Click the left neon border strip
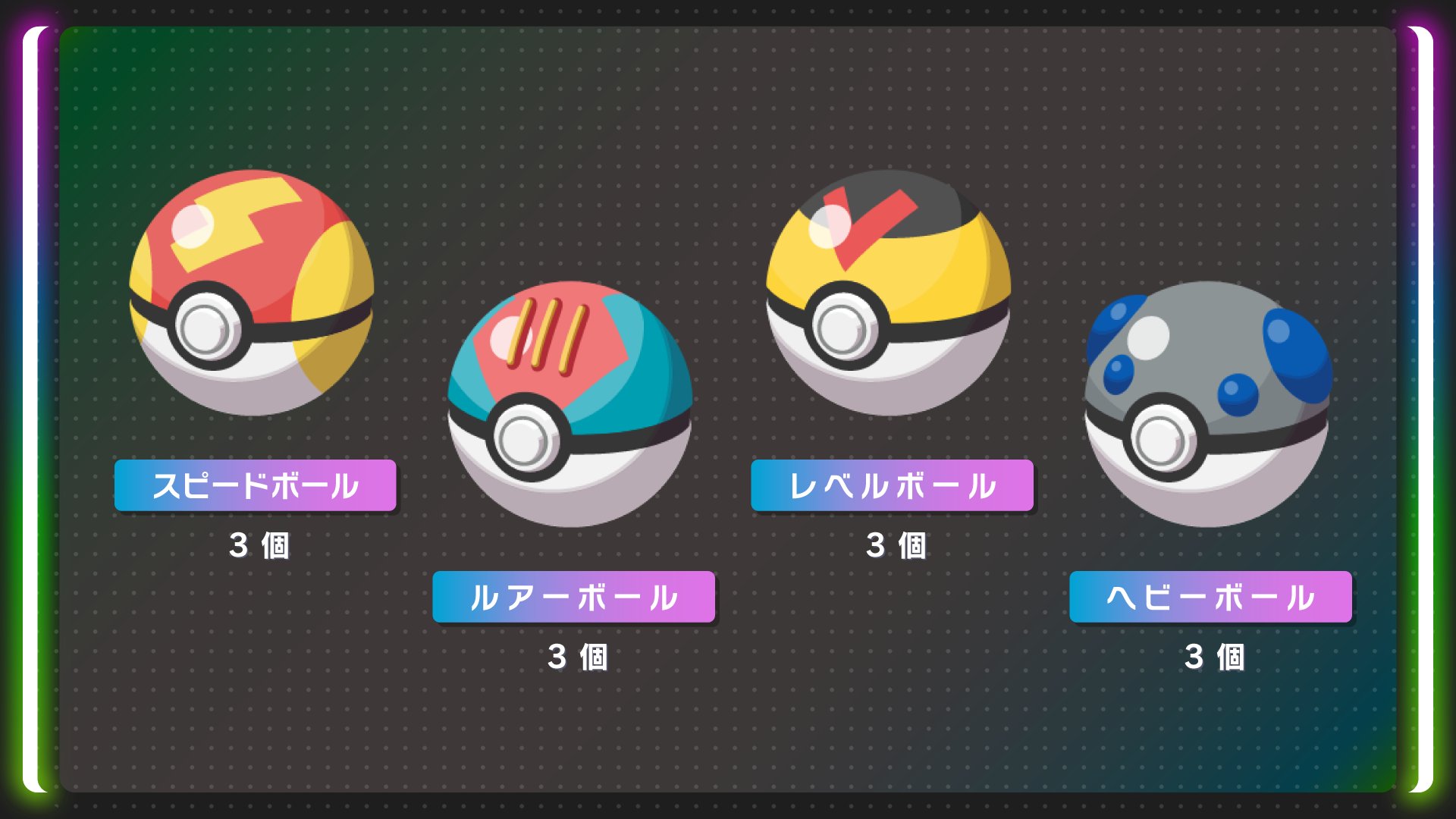The image size is (1456, 819). tap(36, 409)
